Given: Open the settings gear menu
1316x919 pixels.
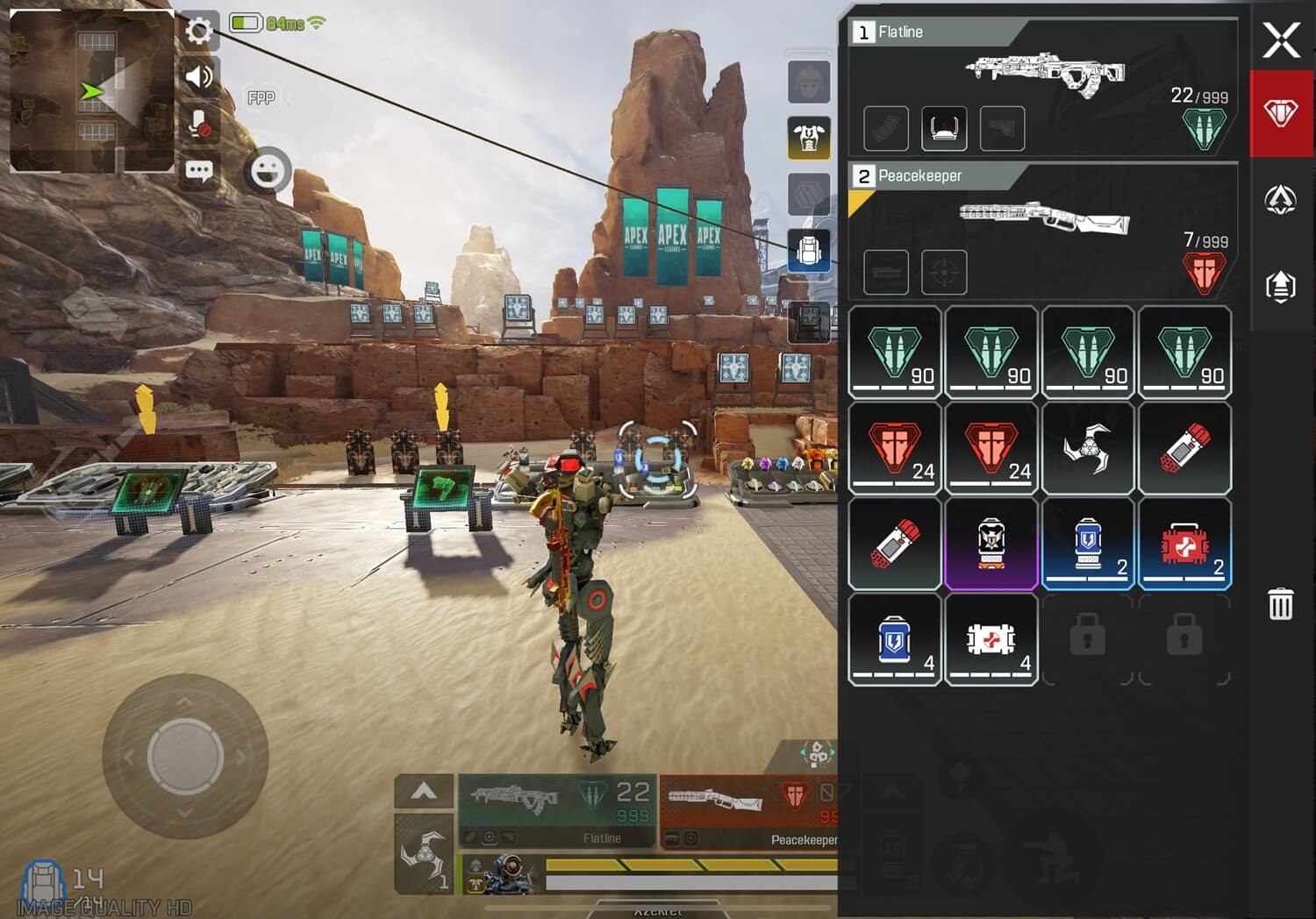Looking at the screenshot, I should 199,32.
